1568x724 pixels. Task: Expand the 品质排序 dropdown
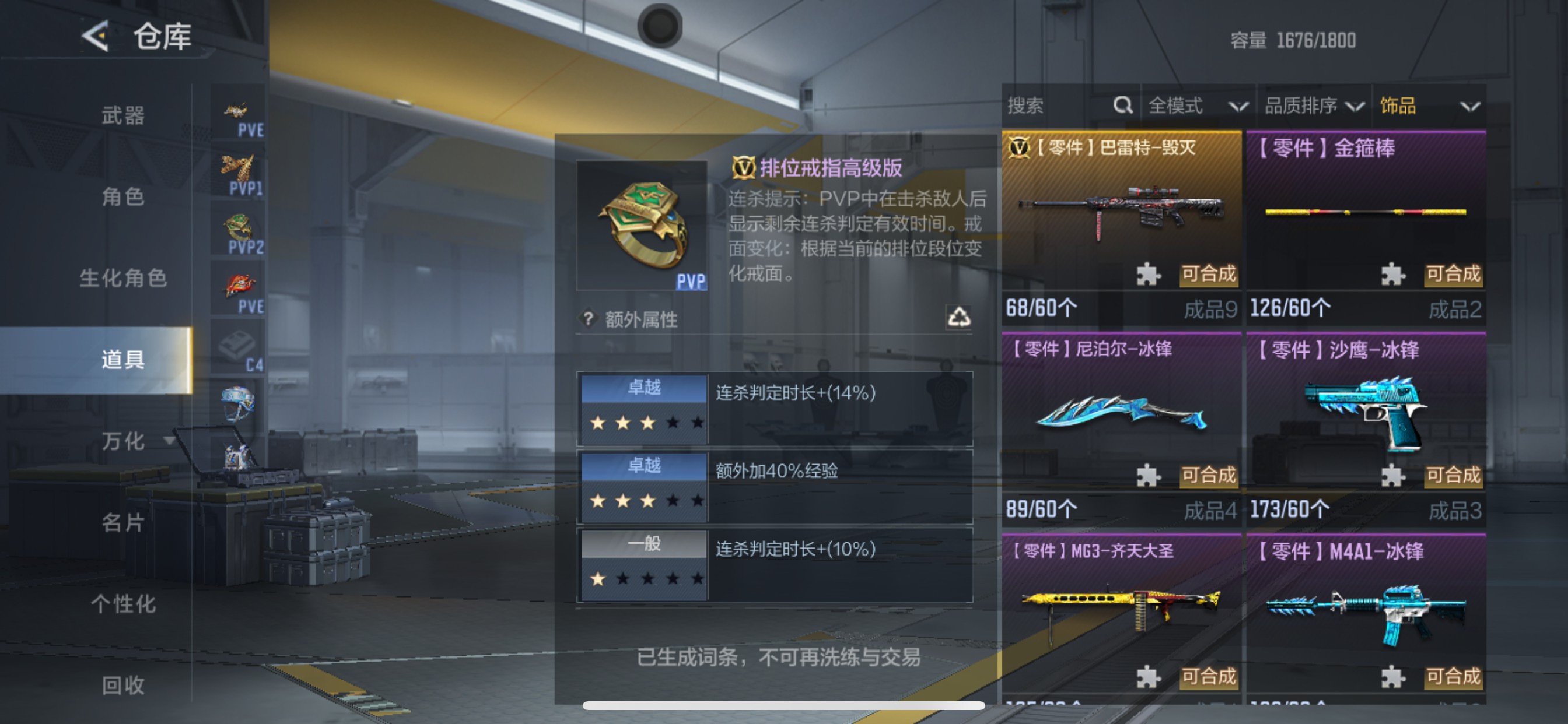pos(1312,106)
